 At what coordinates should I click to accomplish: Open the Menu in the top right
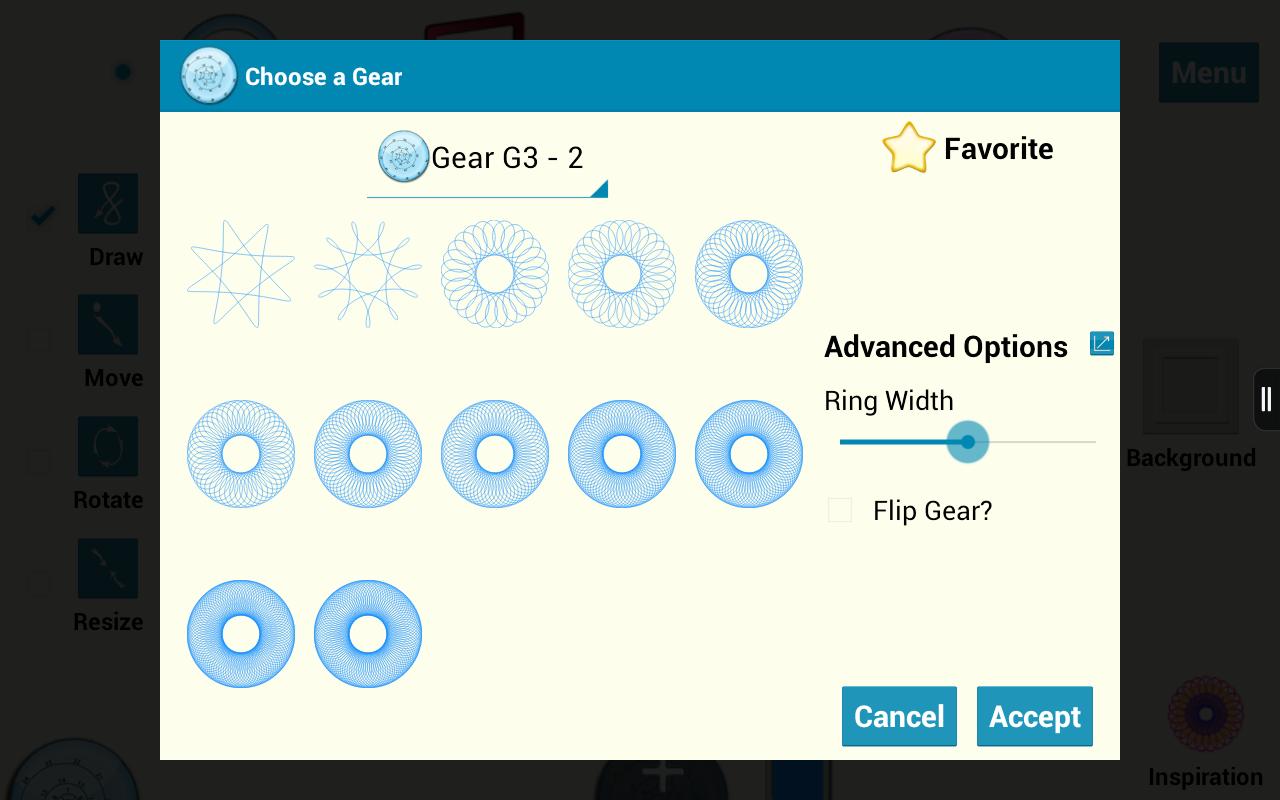coord(1208,73)
